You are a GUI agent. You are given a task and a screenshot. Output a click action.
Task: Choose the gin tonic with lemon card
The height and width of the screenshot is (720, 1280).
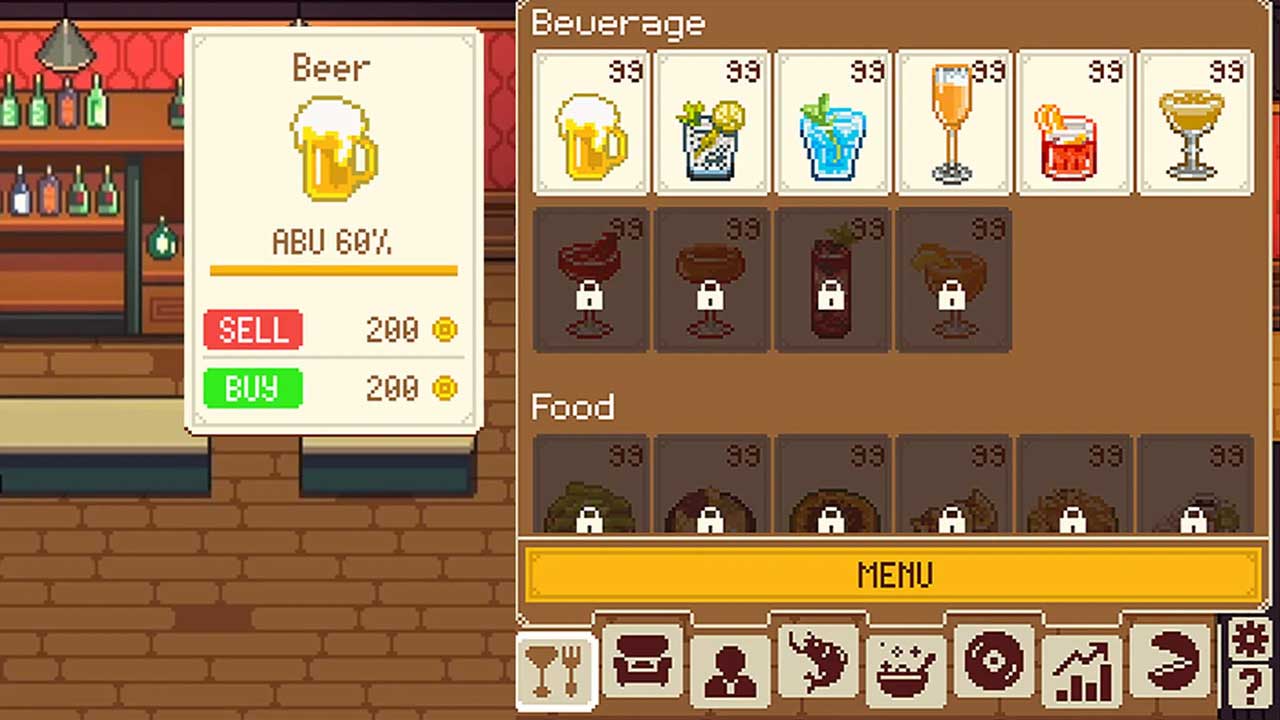[713, 122]
